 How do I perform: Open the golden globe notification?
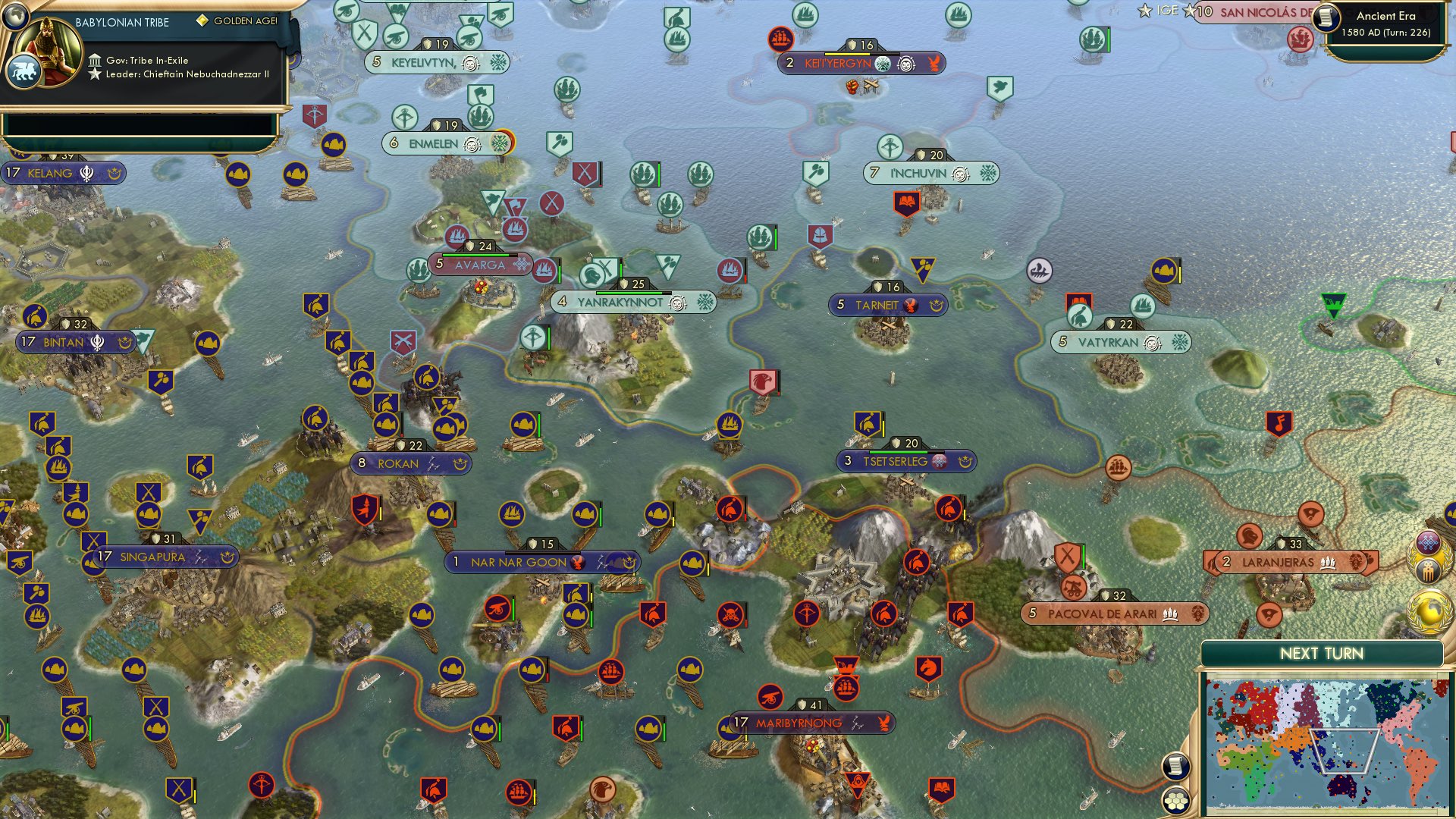pyautogui.click(x=1429, y=610)
